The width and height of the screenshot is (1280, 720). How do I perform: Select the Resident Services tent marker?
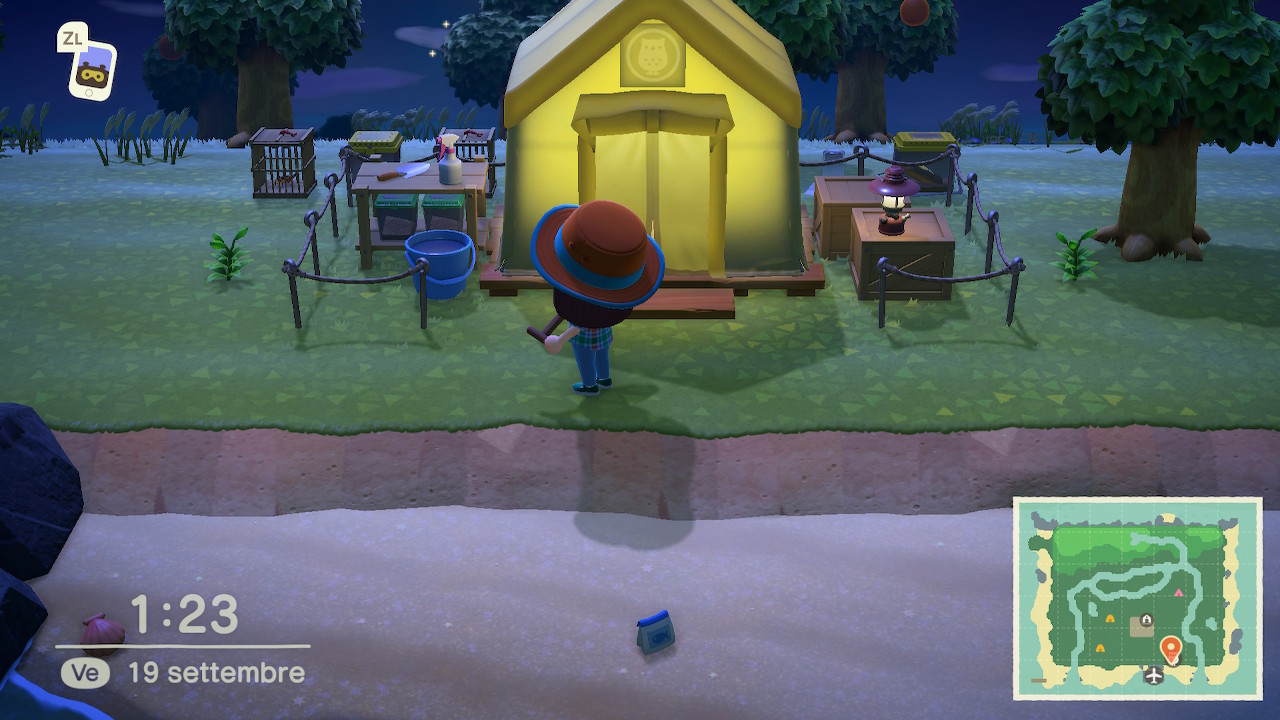point(1146,621)
